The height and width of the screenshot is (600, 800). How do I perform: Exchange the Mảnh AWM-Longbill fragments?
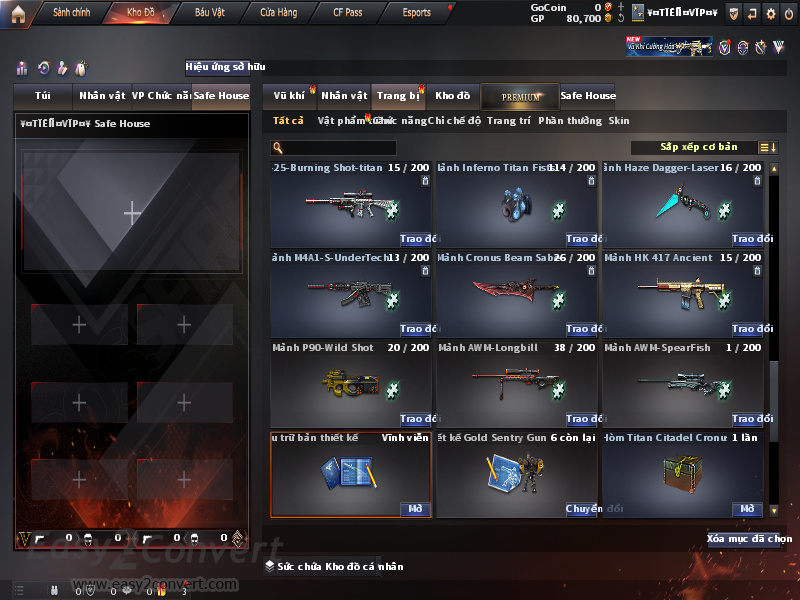pyautogui.click(x=582, y=419)
